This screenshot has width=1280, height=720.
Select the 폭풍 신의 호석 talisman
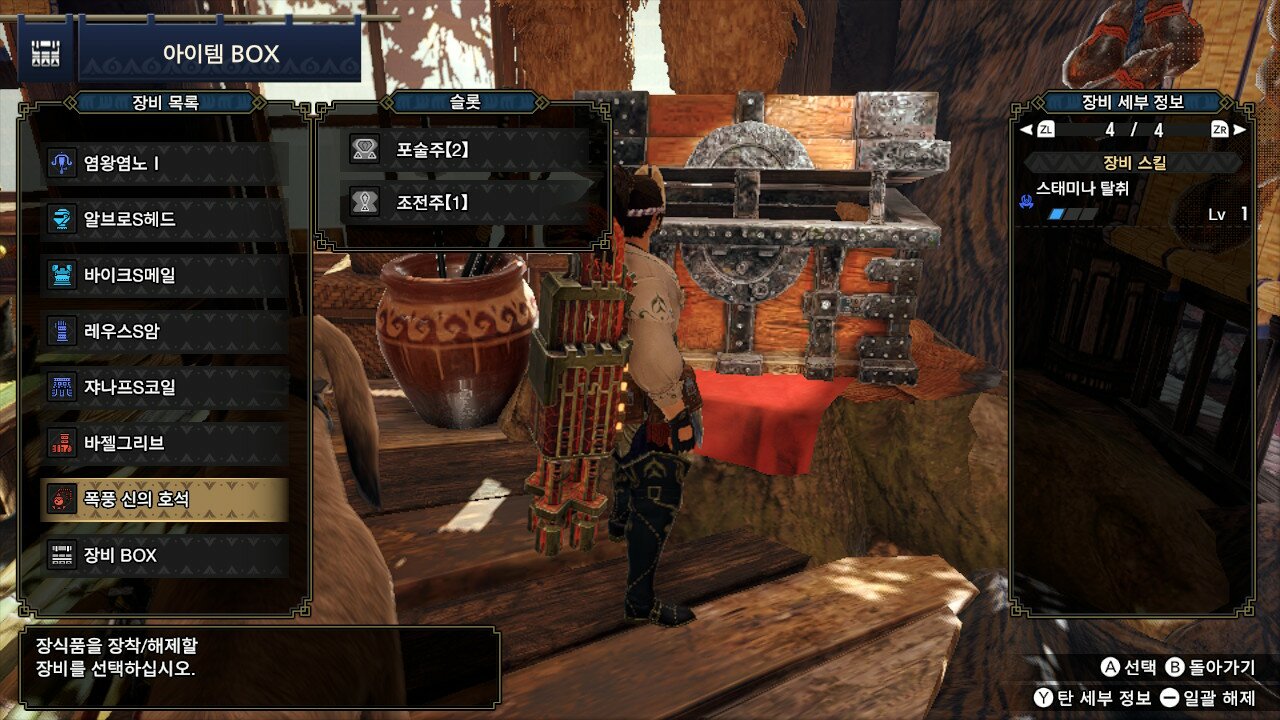(x=165, y=499)
